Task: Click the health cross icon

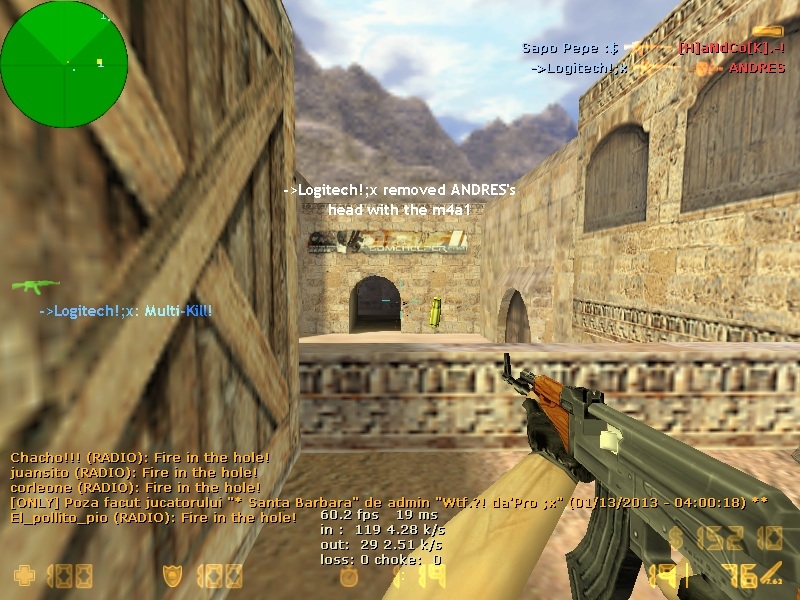Action: (x=23, y=576)
